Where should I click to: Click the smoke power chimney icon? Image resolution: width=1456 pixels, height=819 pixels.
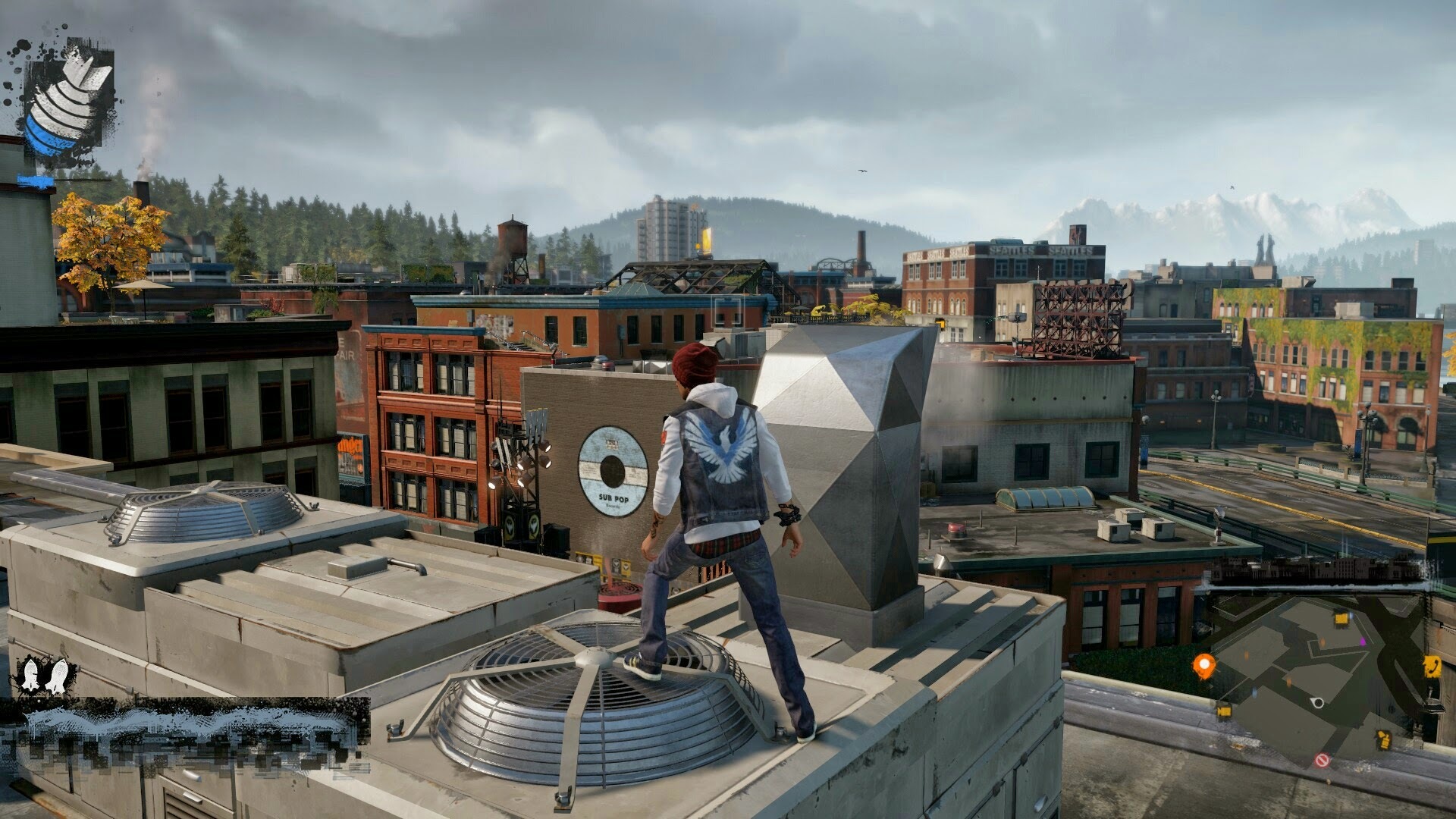click(x=67, y=97)
